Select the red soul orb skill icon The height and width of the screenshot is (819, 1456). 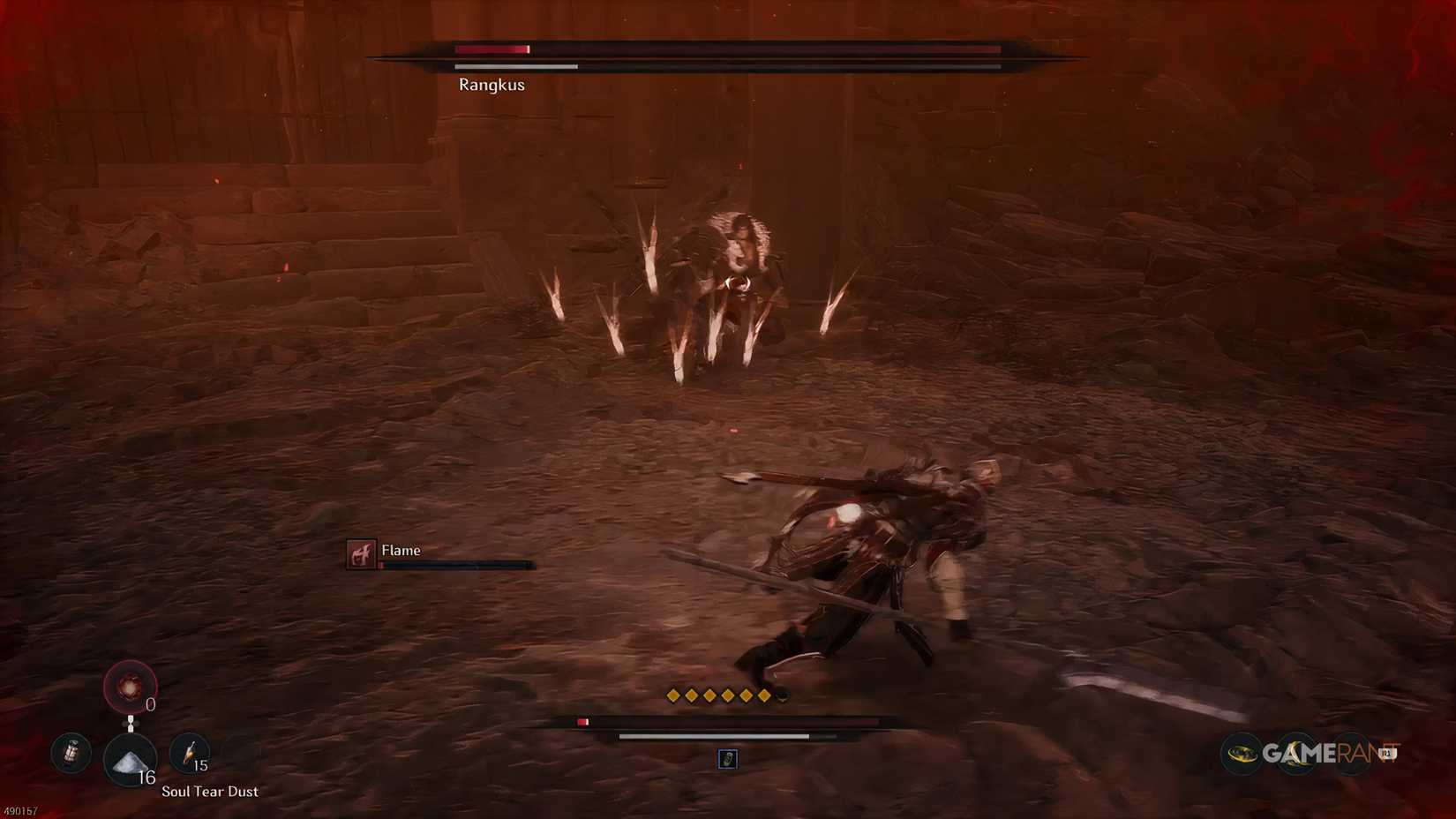point(130,686)
